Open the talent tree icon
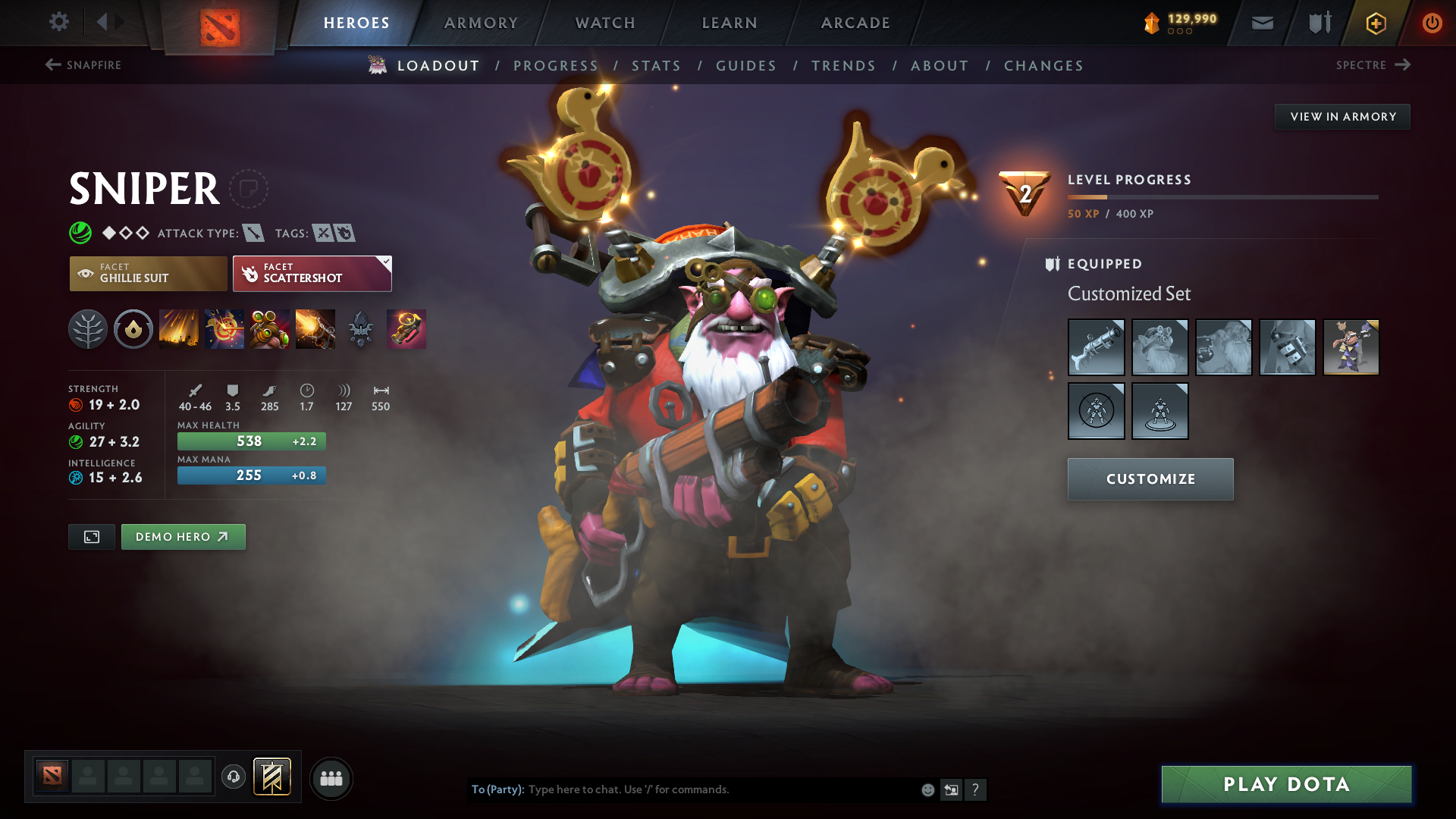This screenshot has width=1456, height=819. pyautogui.click(x=88, y=329)
